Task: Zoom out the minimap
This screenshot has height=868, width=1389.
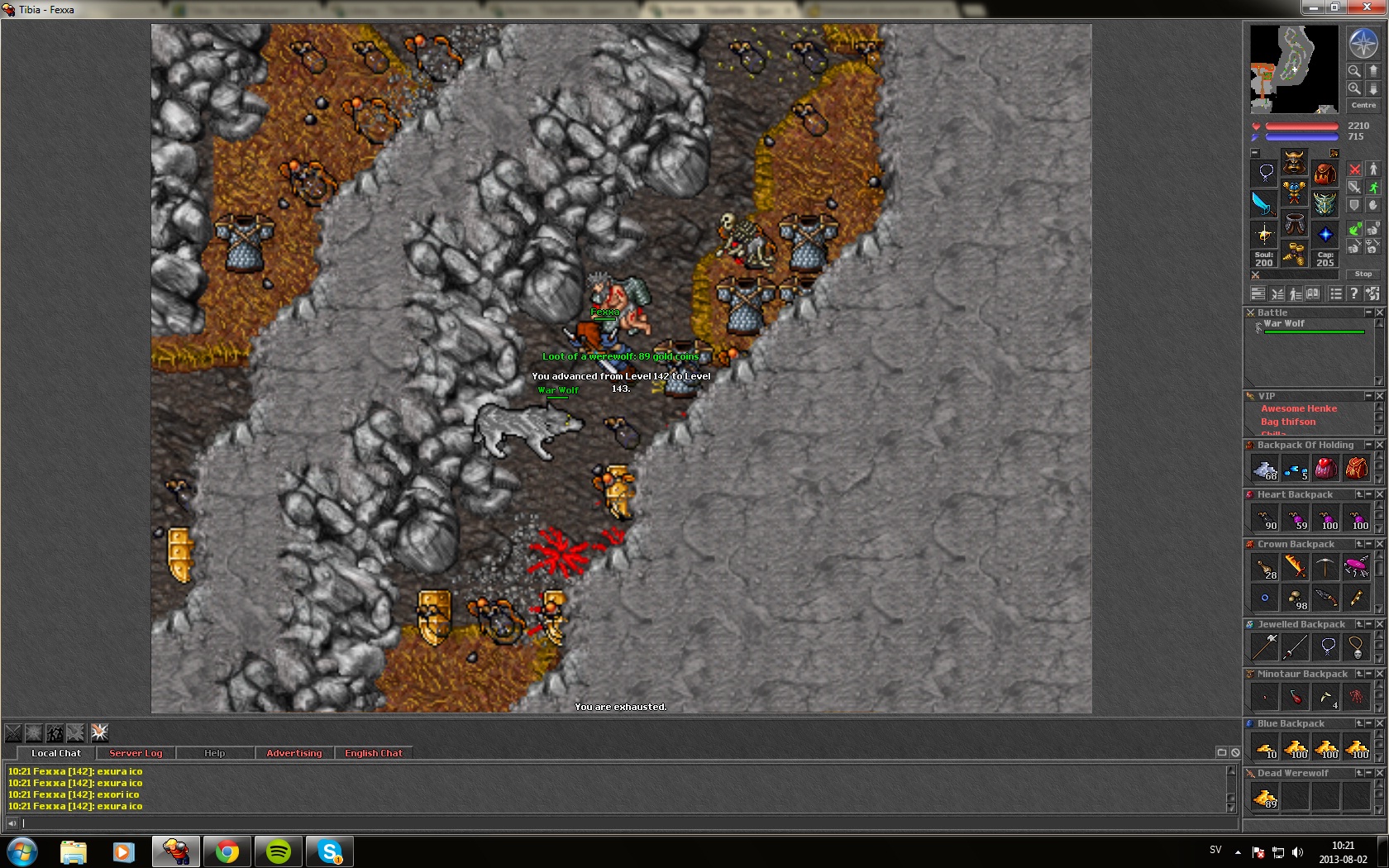Action: [1354, 71]
